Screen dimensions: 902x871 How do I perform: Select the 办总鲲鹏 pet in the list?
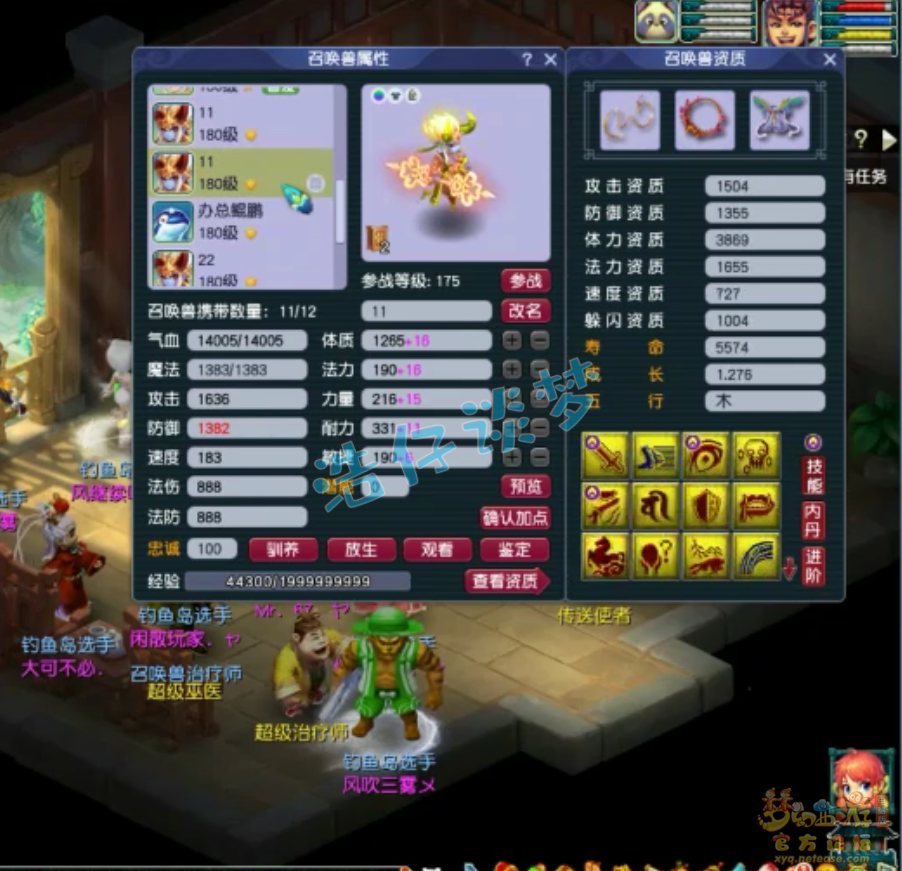coord(245,221)
